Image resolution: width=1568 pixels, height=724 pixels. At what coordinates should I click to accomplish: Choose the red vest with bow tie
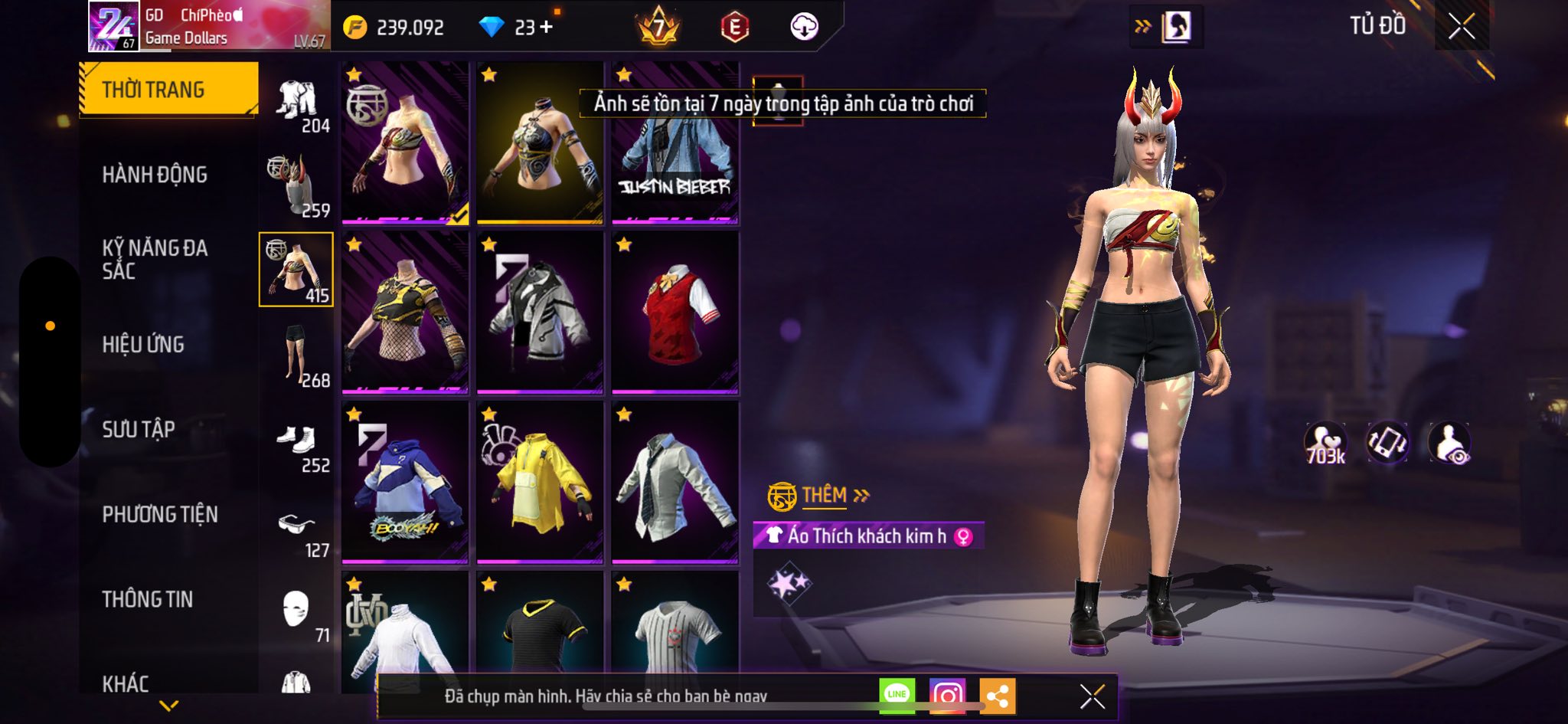[x=675, y=313]
